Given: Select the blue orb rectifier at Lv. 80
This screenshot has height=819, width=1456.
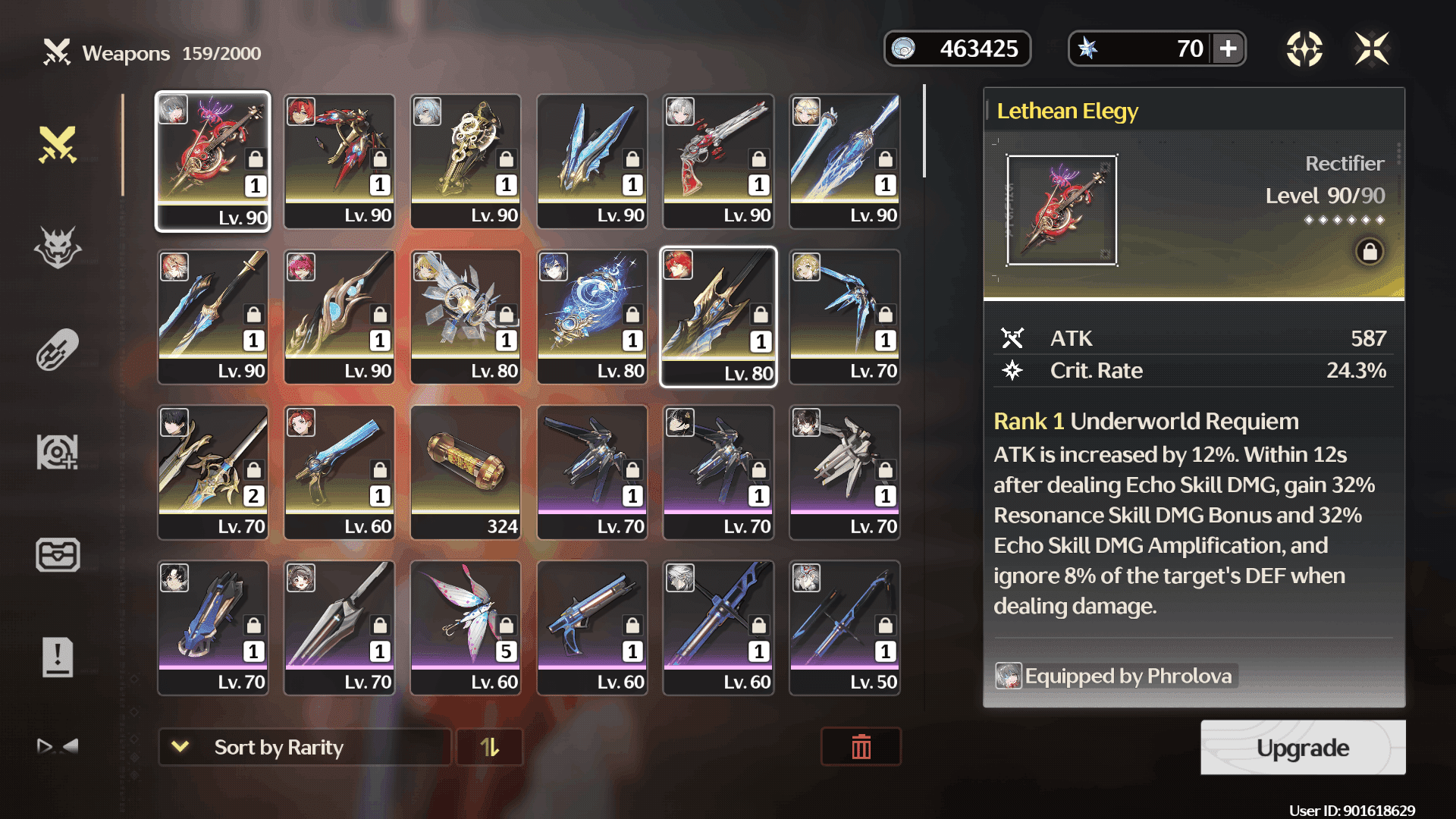Looking at the screenshot, I should point(592,316).
